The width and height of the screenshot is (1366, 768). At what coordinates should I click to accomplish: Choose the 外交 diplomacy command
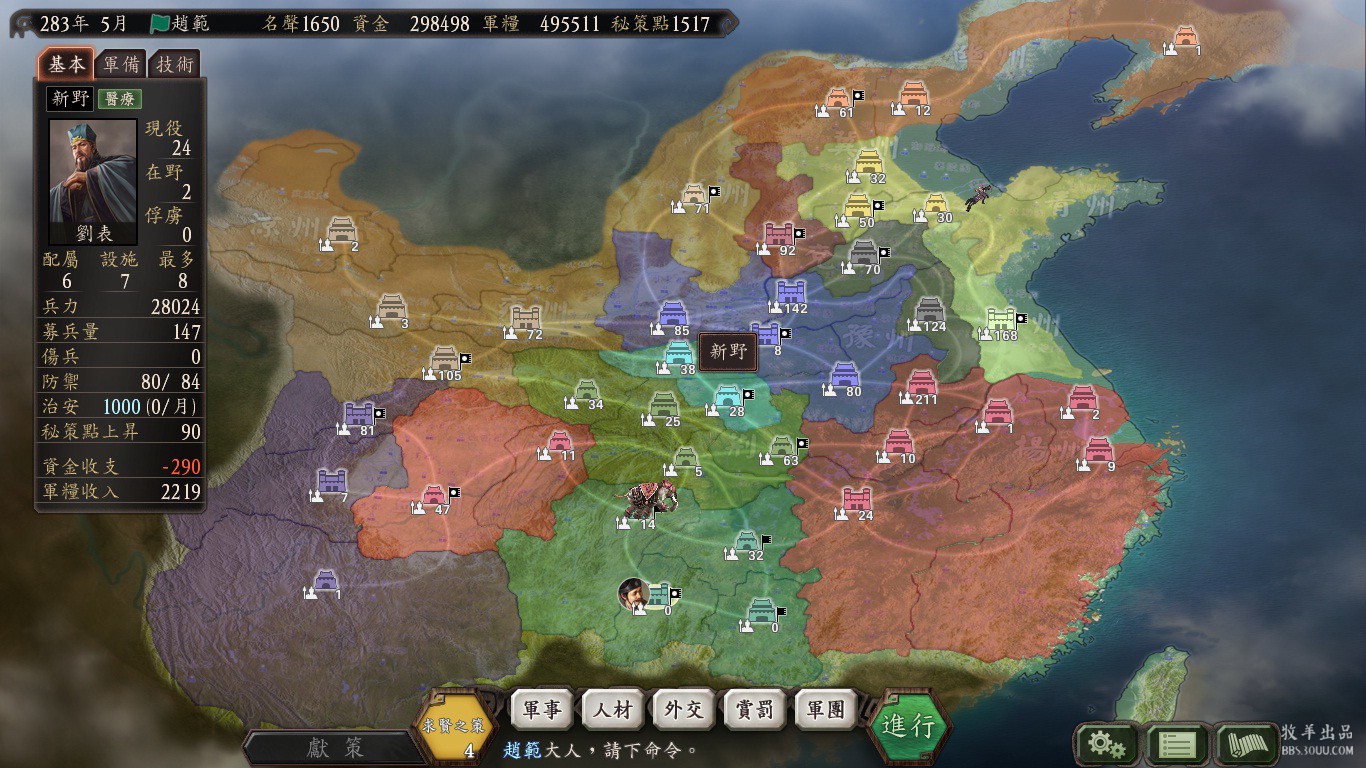coord(684,710)
